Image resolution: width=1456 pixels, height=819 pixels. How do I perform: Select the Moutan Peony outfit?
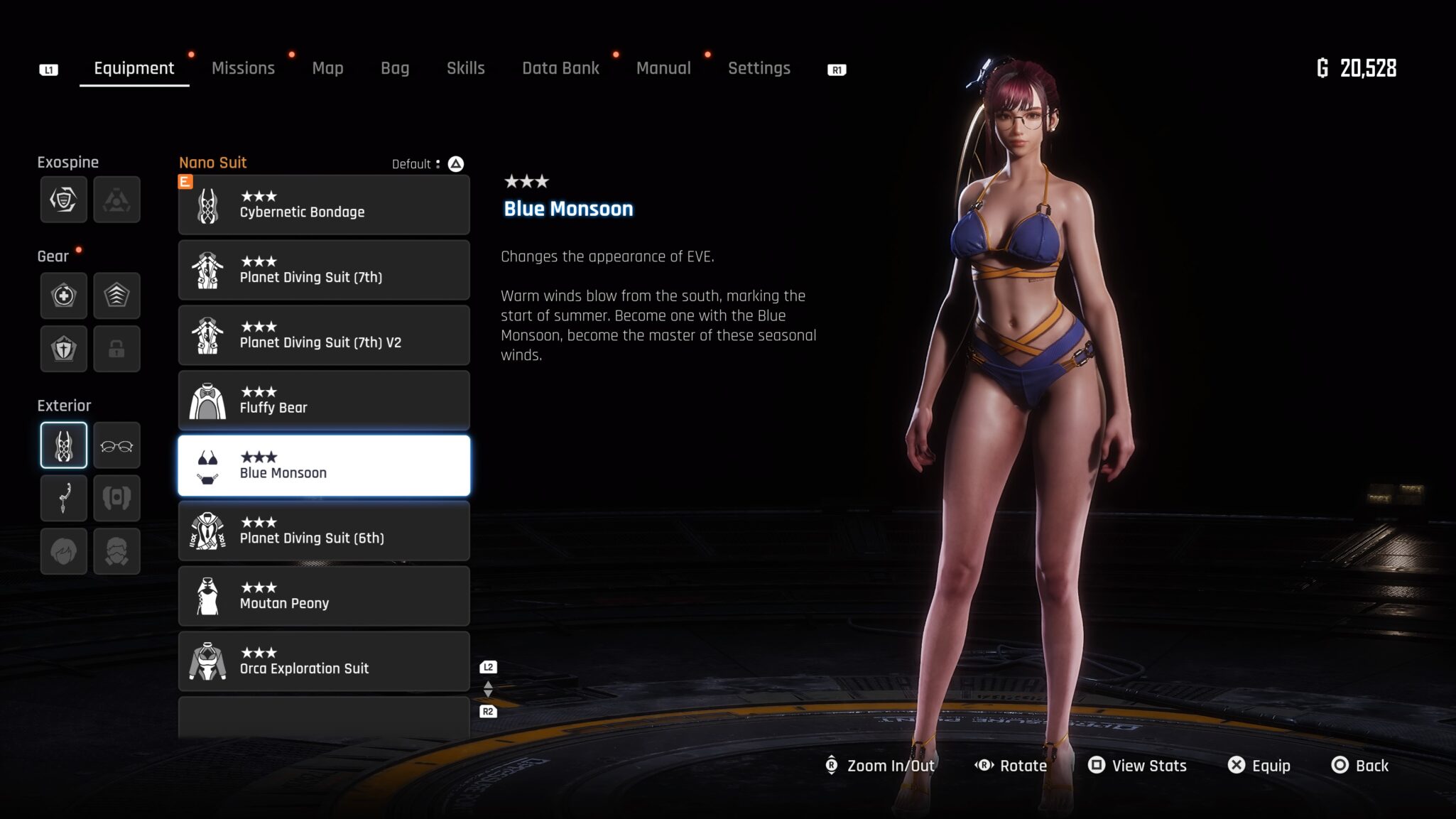[x=324, y=597]
